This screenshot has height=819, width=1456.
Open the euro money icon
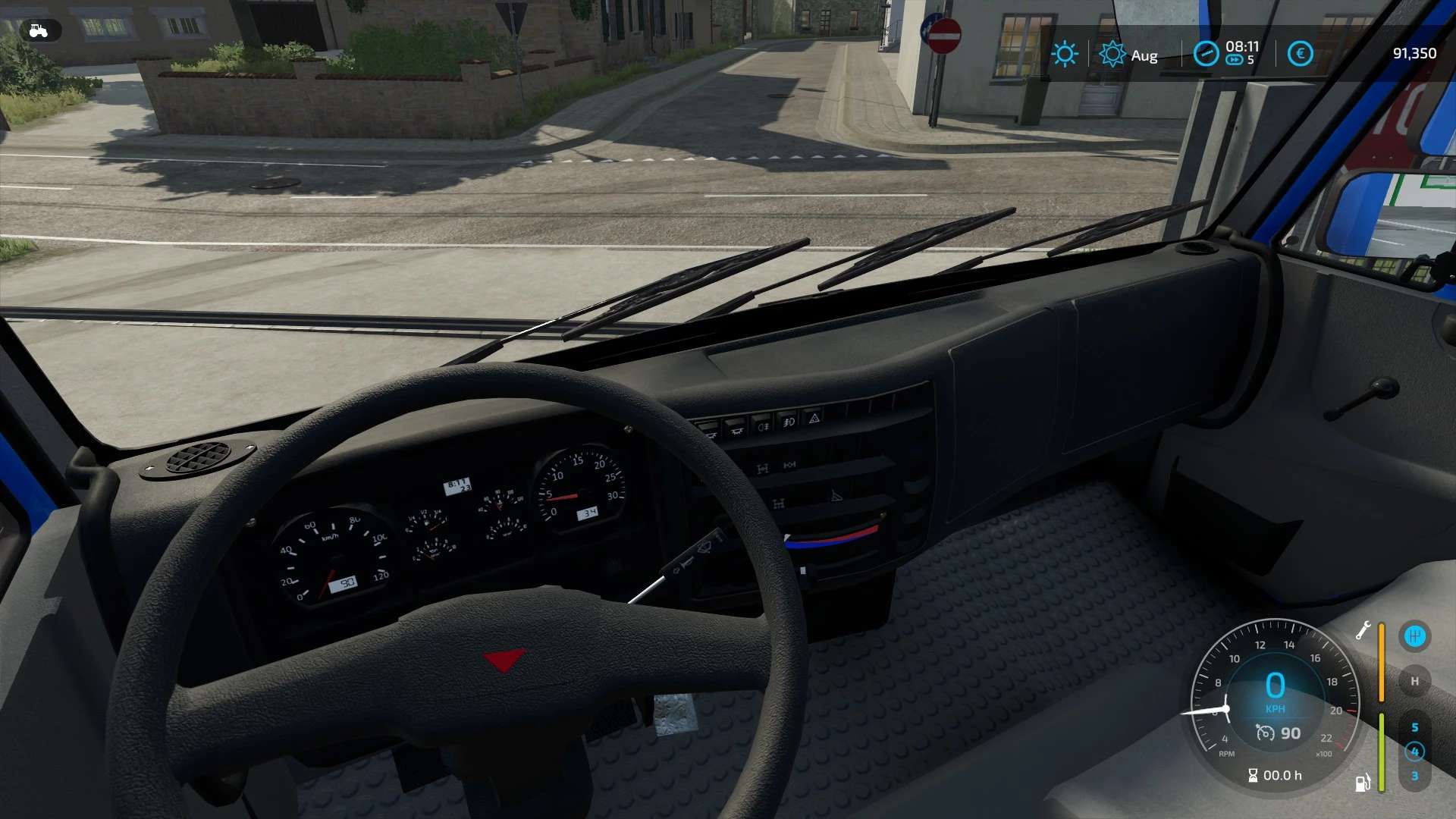1300,54
